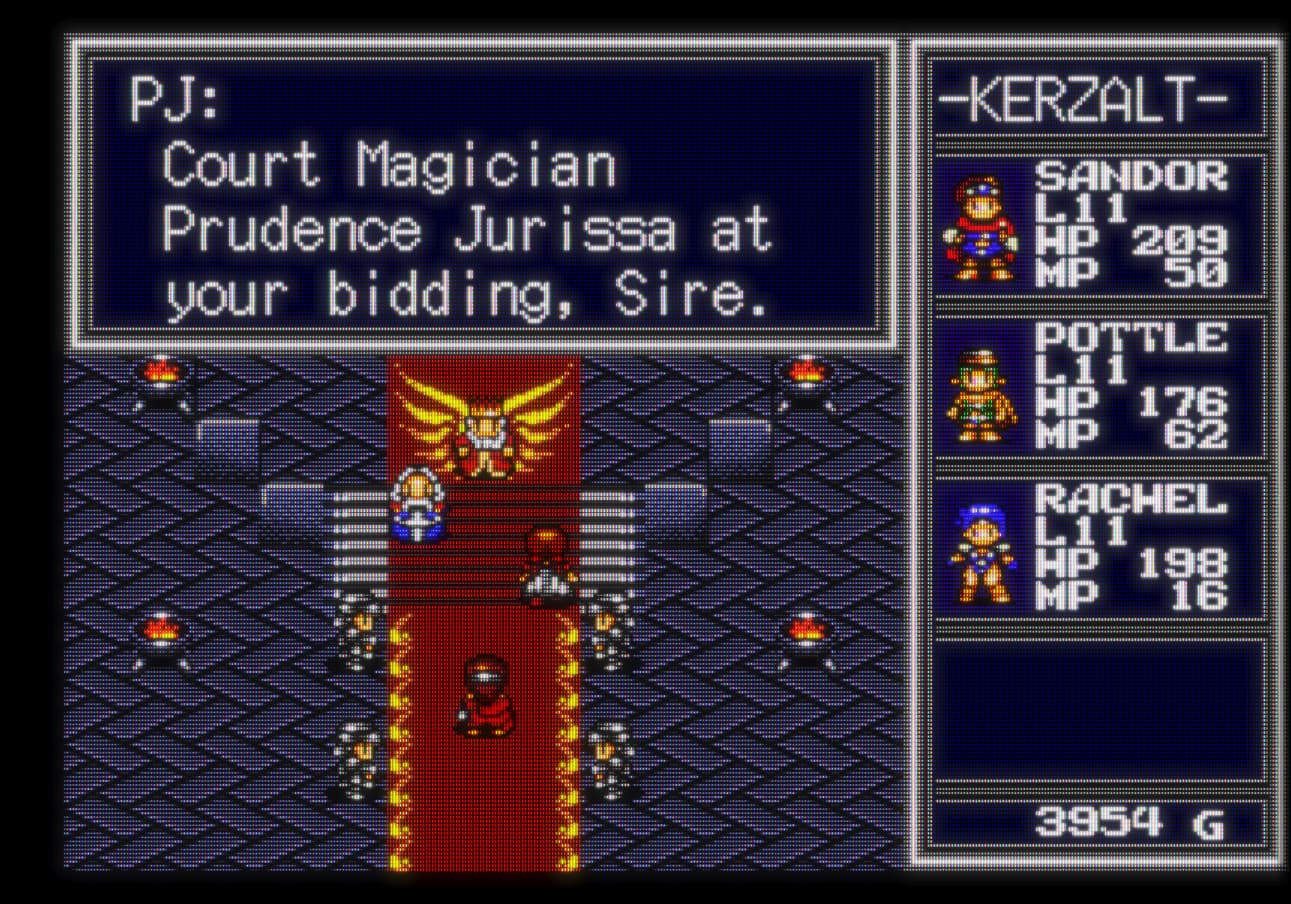Click Rachel's character portrait
Viewport: 1291px width, 904px height.
[x=980, y=553]
